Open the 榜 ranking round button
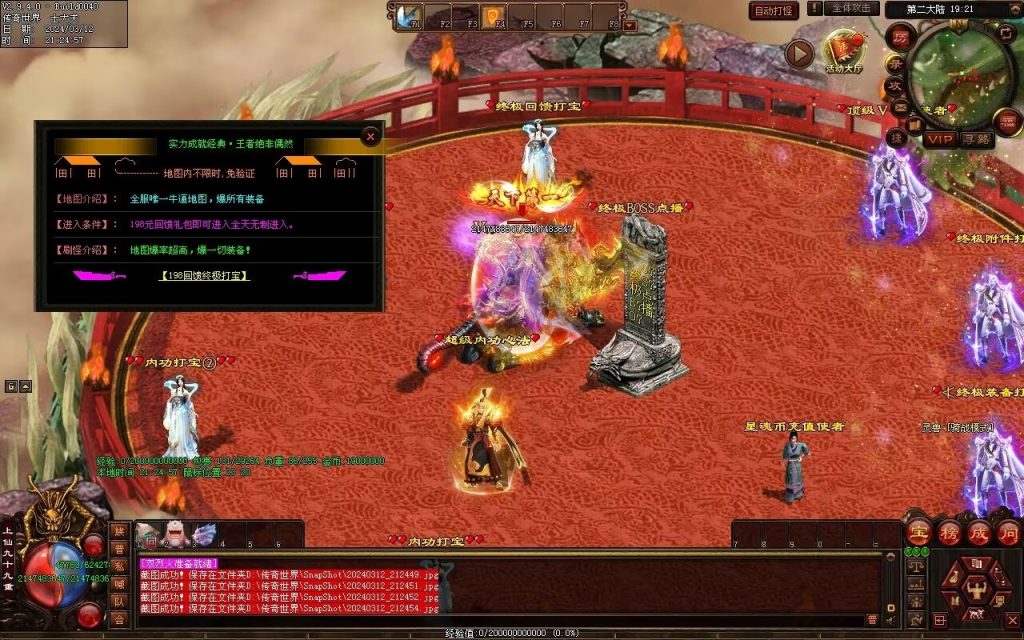 949,531
